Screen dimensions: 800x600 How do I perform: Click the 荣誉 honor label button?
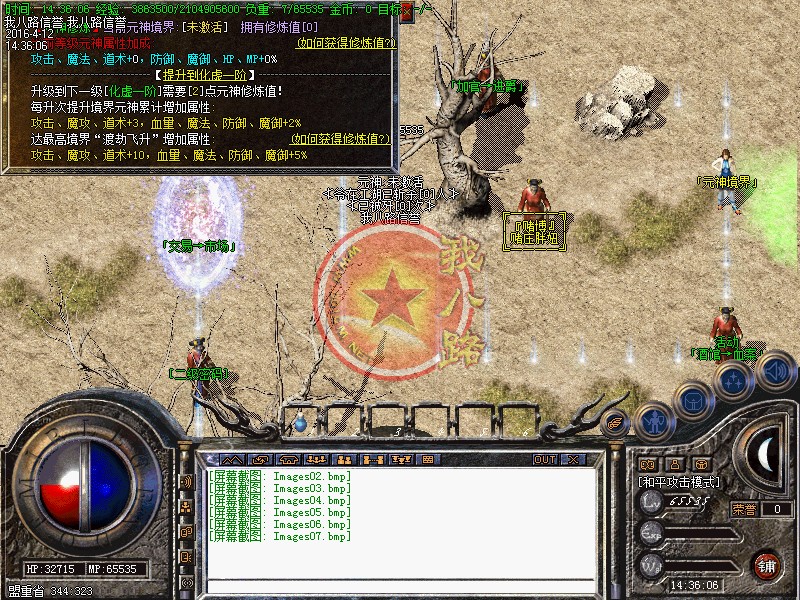pyautogui.click(x=743, y=509)
